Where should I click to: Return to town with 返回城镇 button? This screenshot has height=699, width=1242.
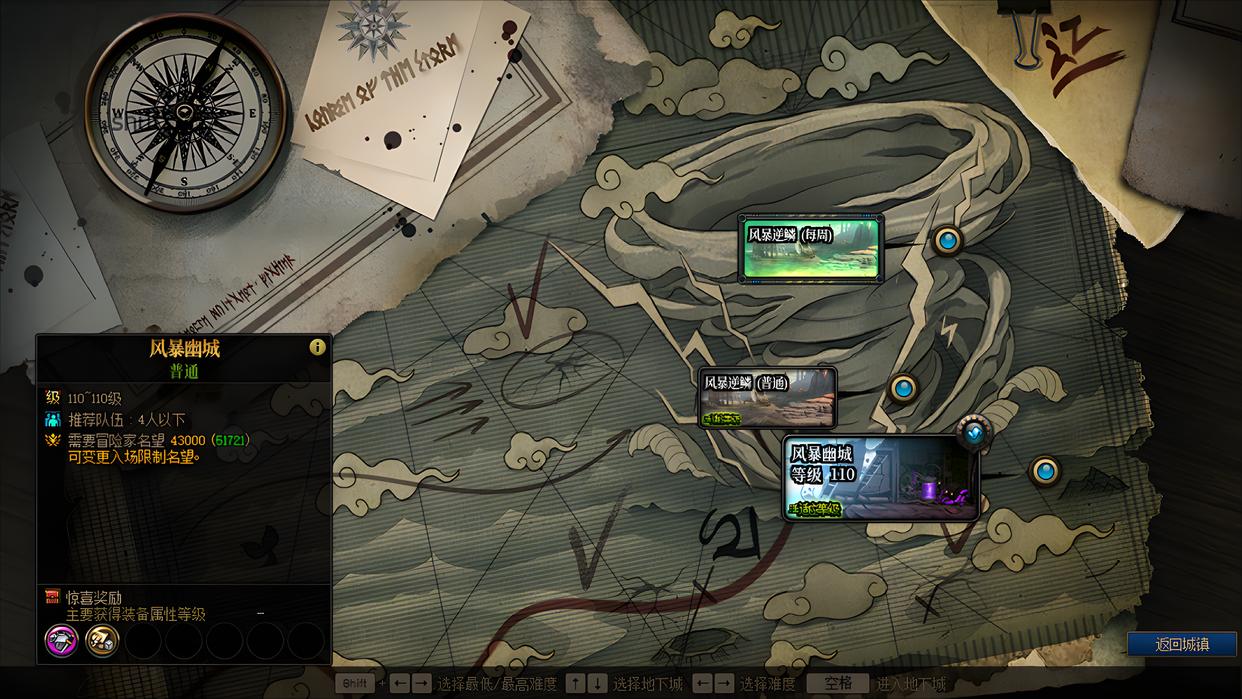tap(1182, 644)
